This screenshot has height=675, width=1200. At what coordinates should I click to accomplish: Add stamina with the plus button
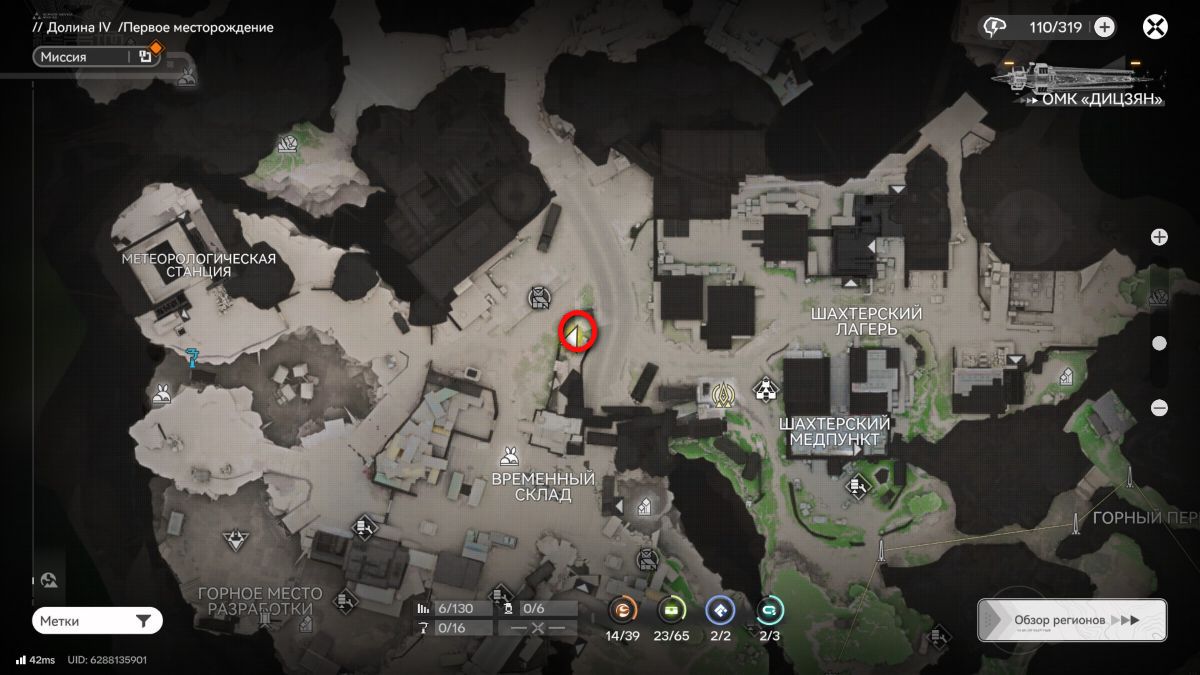pyautogui.click(x=1104, y=27)
